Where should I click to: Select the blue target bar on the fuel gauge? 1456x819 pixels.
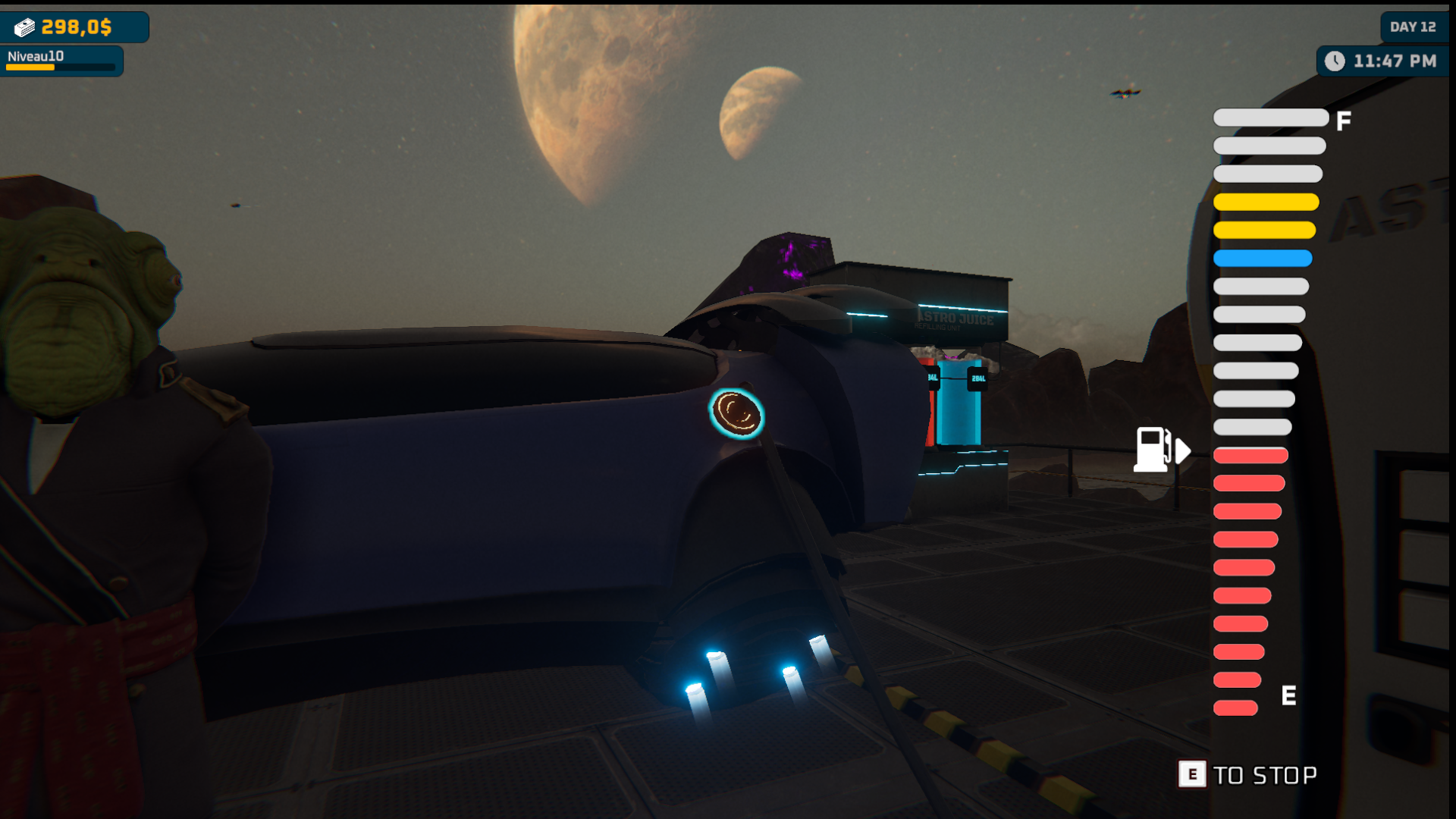pos(1263,259)
